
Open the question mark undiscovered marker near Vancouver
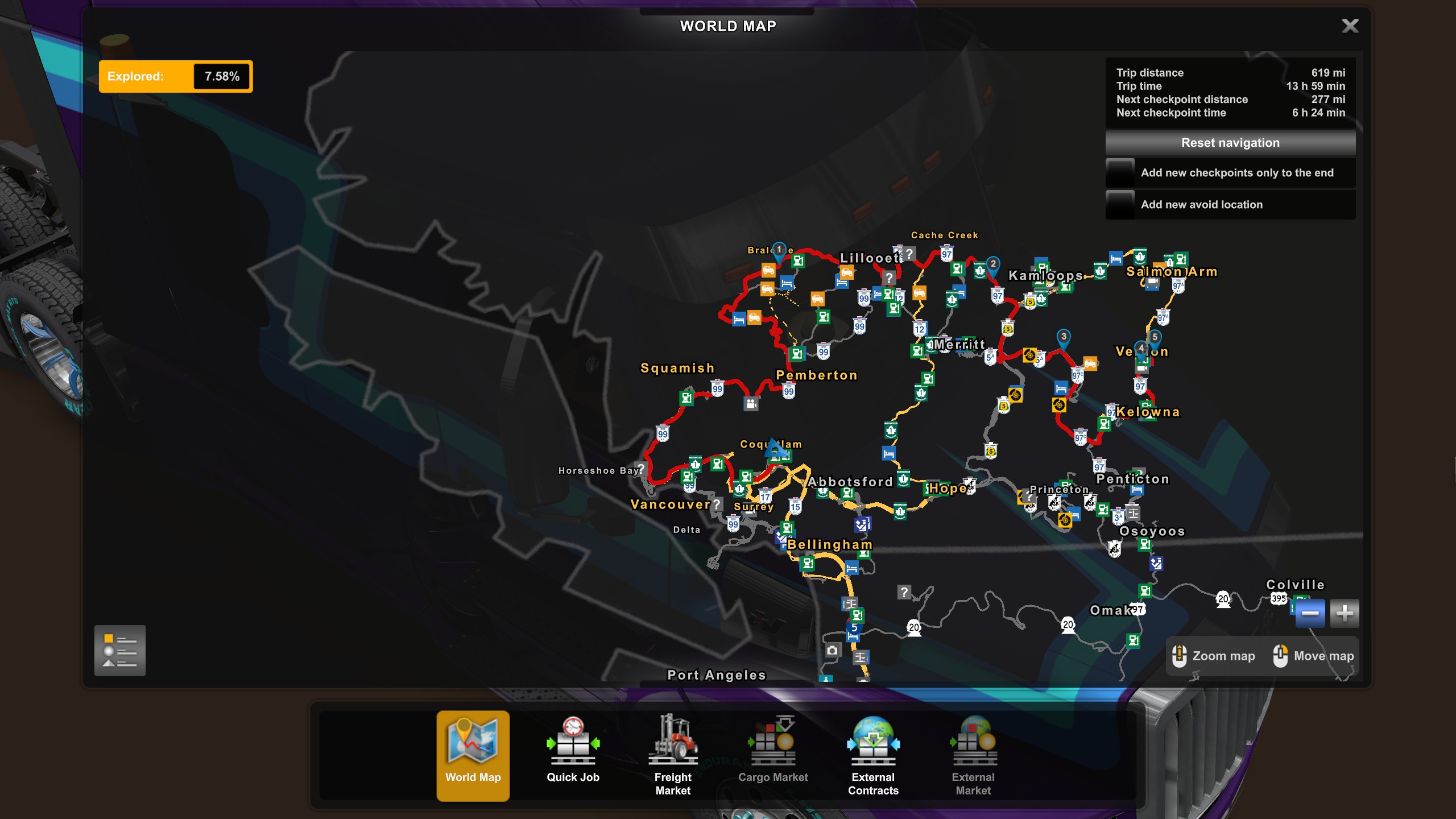(715, 503)
